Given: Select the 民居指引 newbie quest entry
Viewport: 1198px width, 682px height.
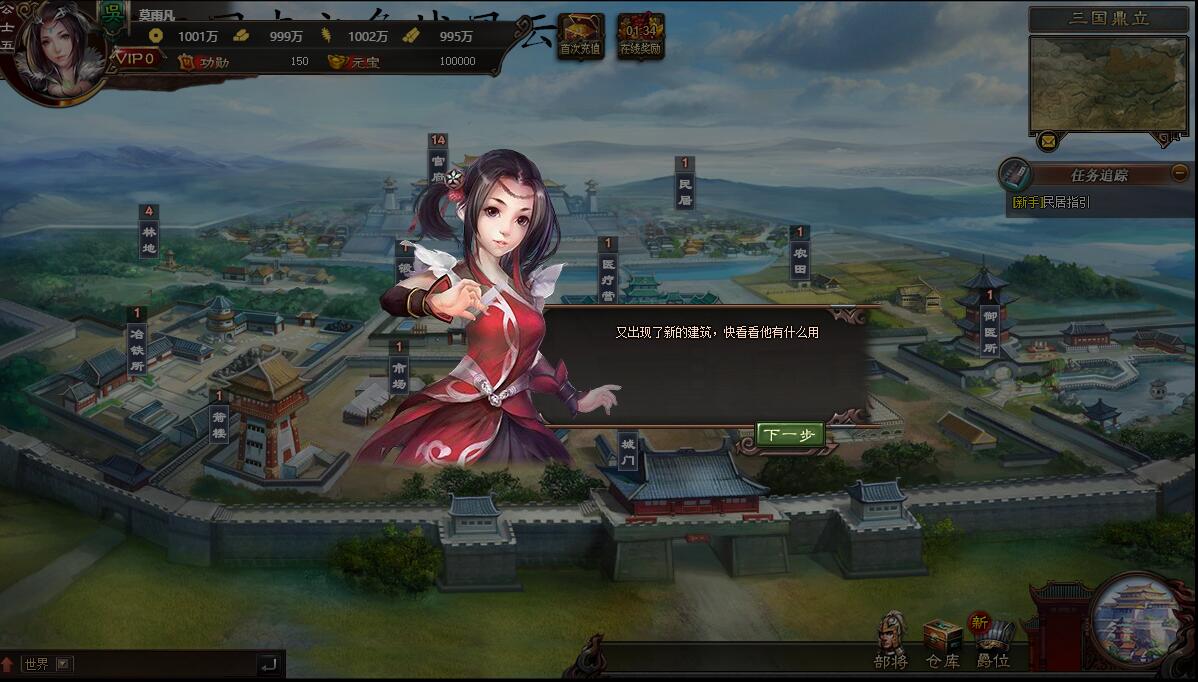Looking at the screenshot, I should [1052, 203].
